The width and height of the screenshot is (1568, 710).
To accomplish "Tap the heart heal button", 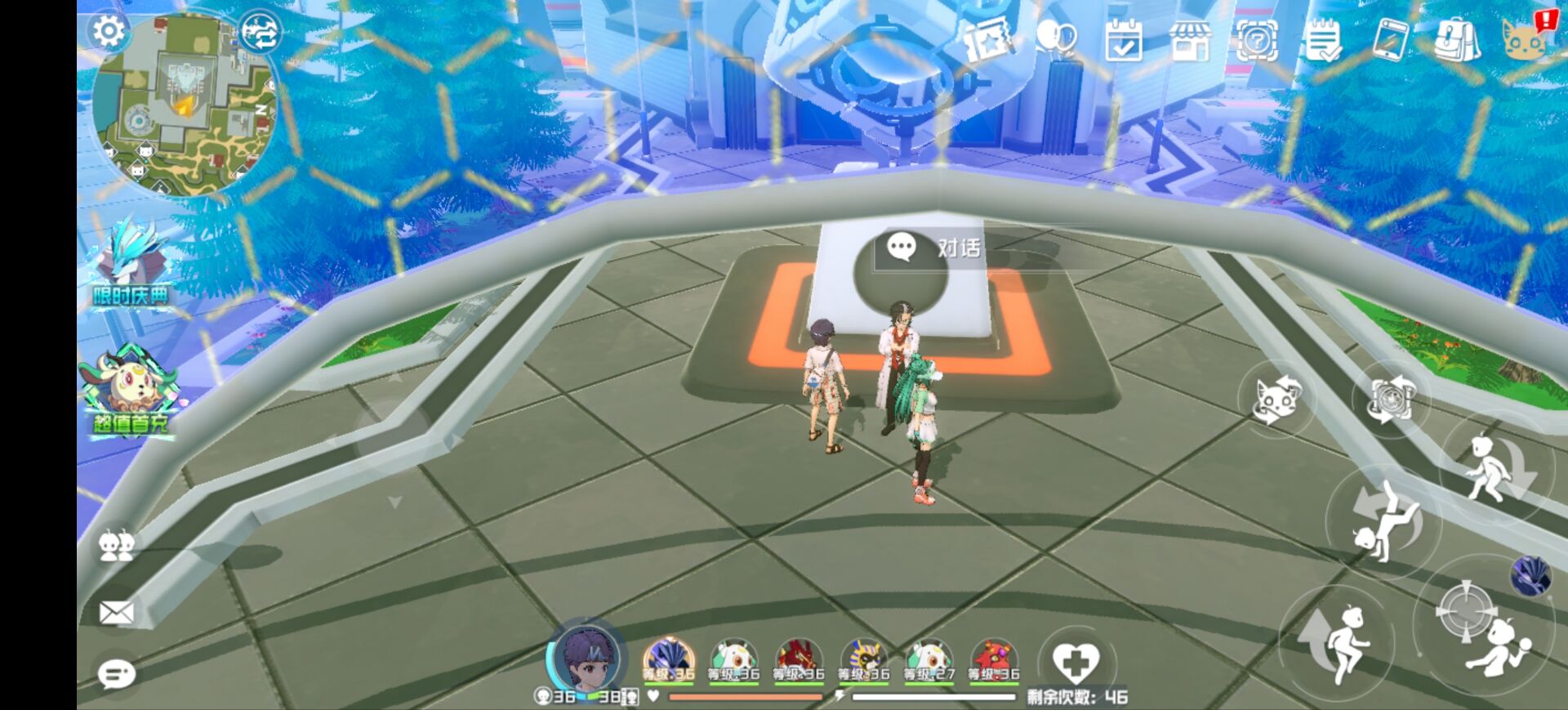I will click(1075, 662).
